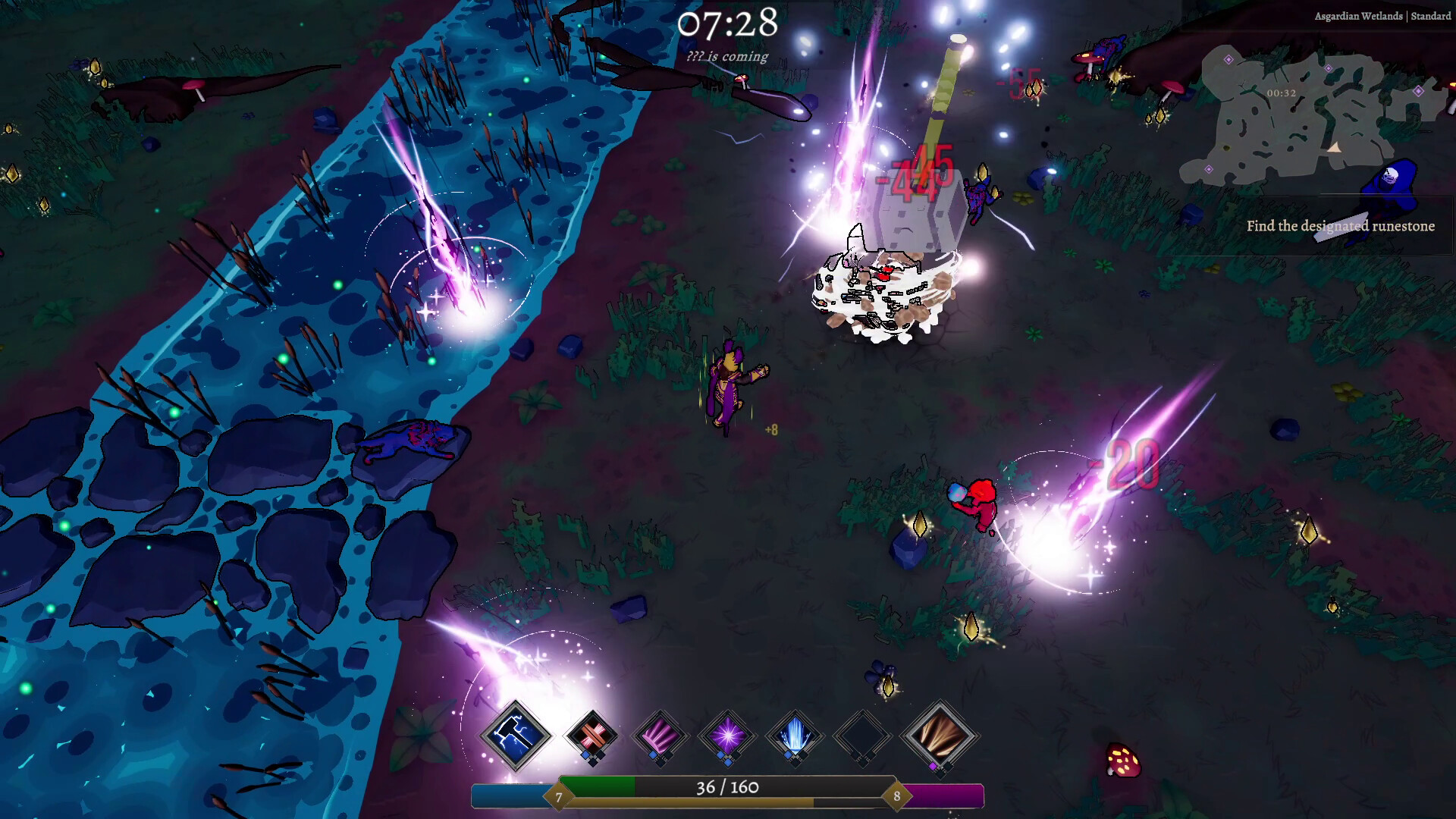
Task: Expand the objective panel reading Find the designated runestone
Action: click(x=1341, y=226)
